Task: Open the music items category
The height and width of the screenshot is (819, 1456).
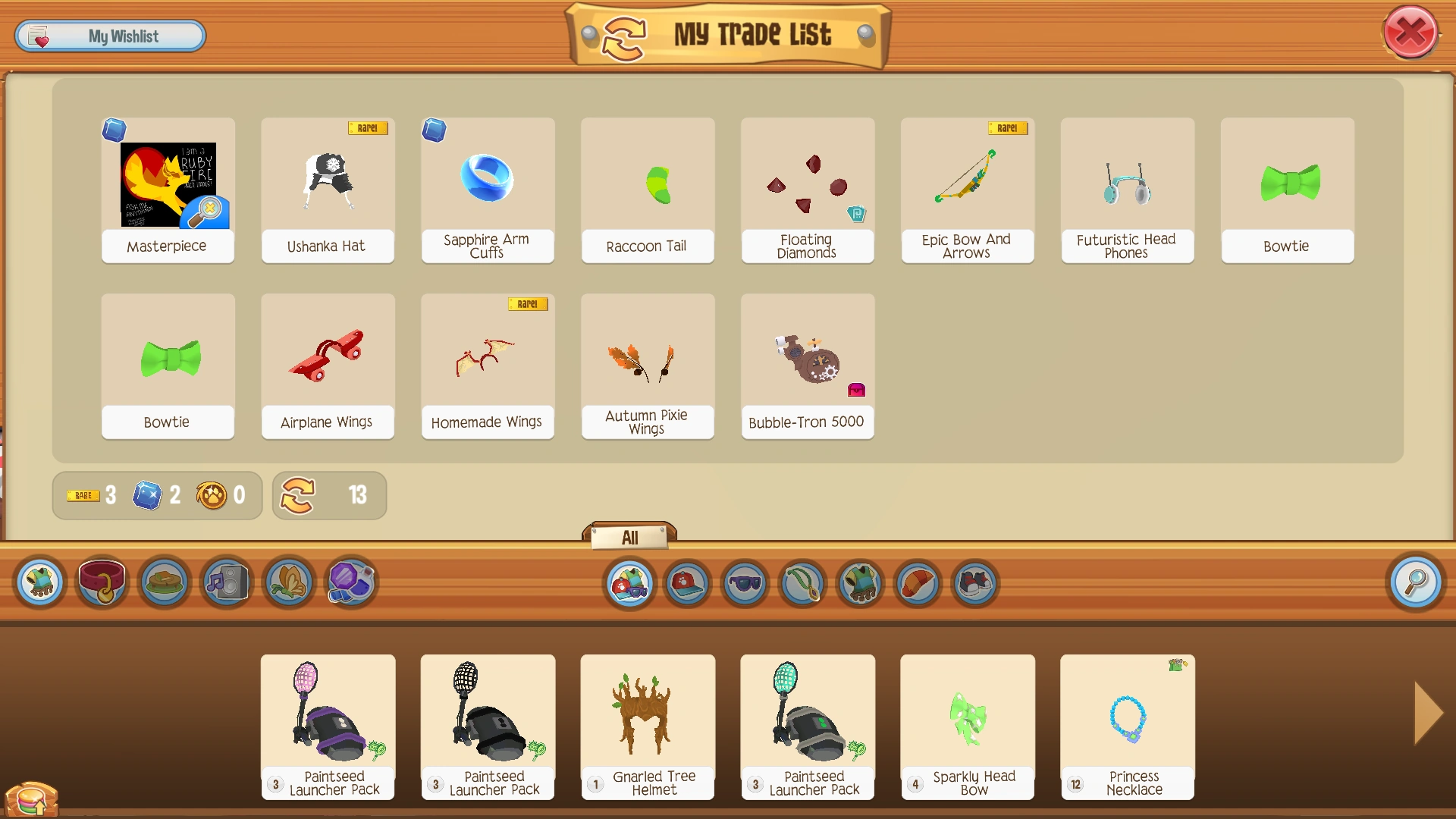Action: 225,582
